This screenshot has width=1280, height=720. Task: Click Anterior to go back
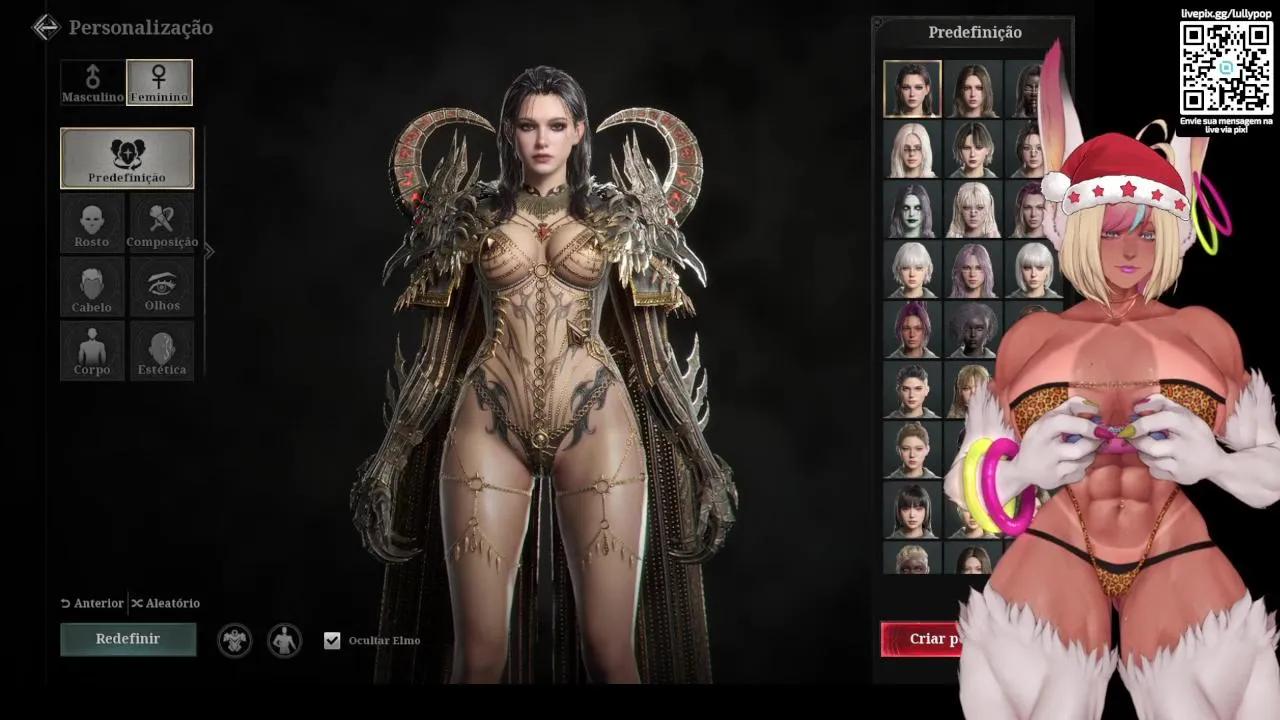click(x=94, y=603)
